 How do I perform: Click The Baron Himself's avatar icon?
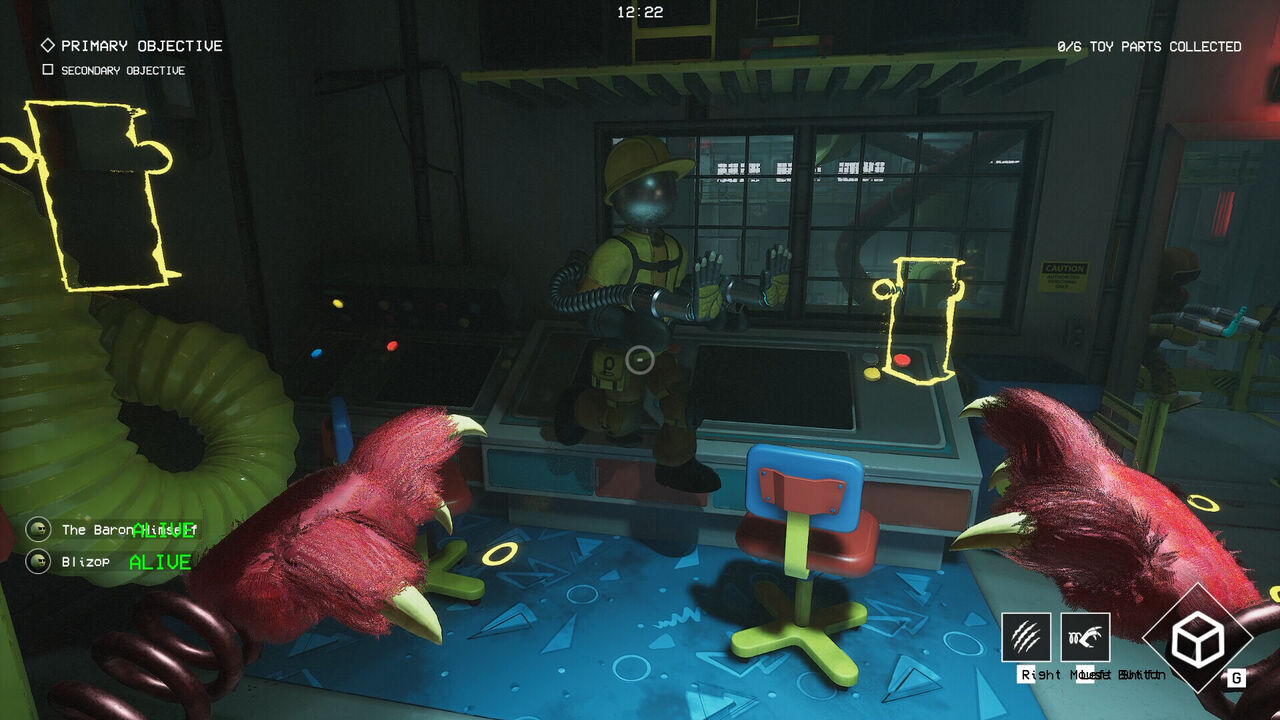point(38,528)
